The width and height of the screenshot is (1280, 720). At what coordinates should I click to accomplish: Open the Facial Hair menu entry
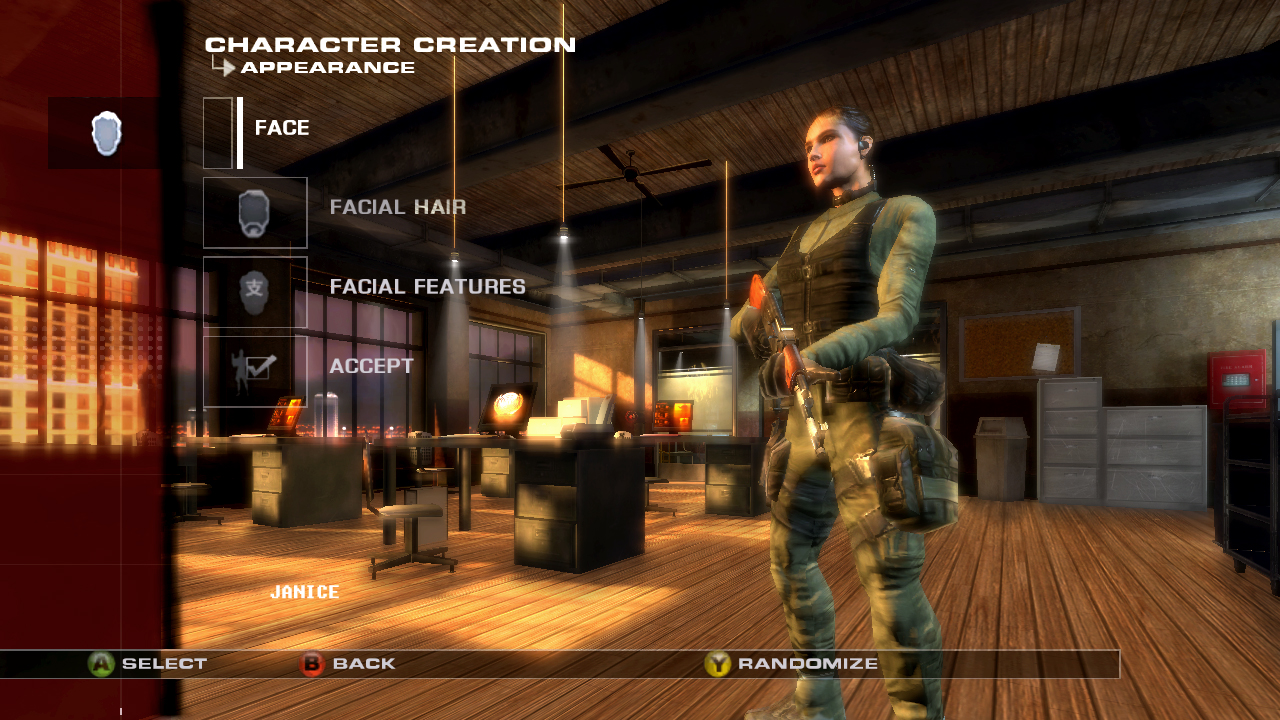pyautogui.click(x=398, y=207)
